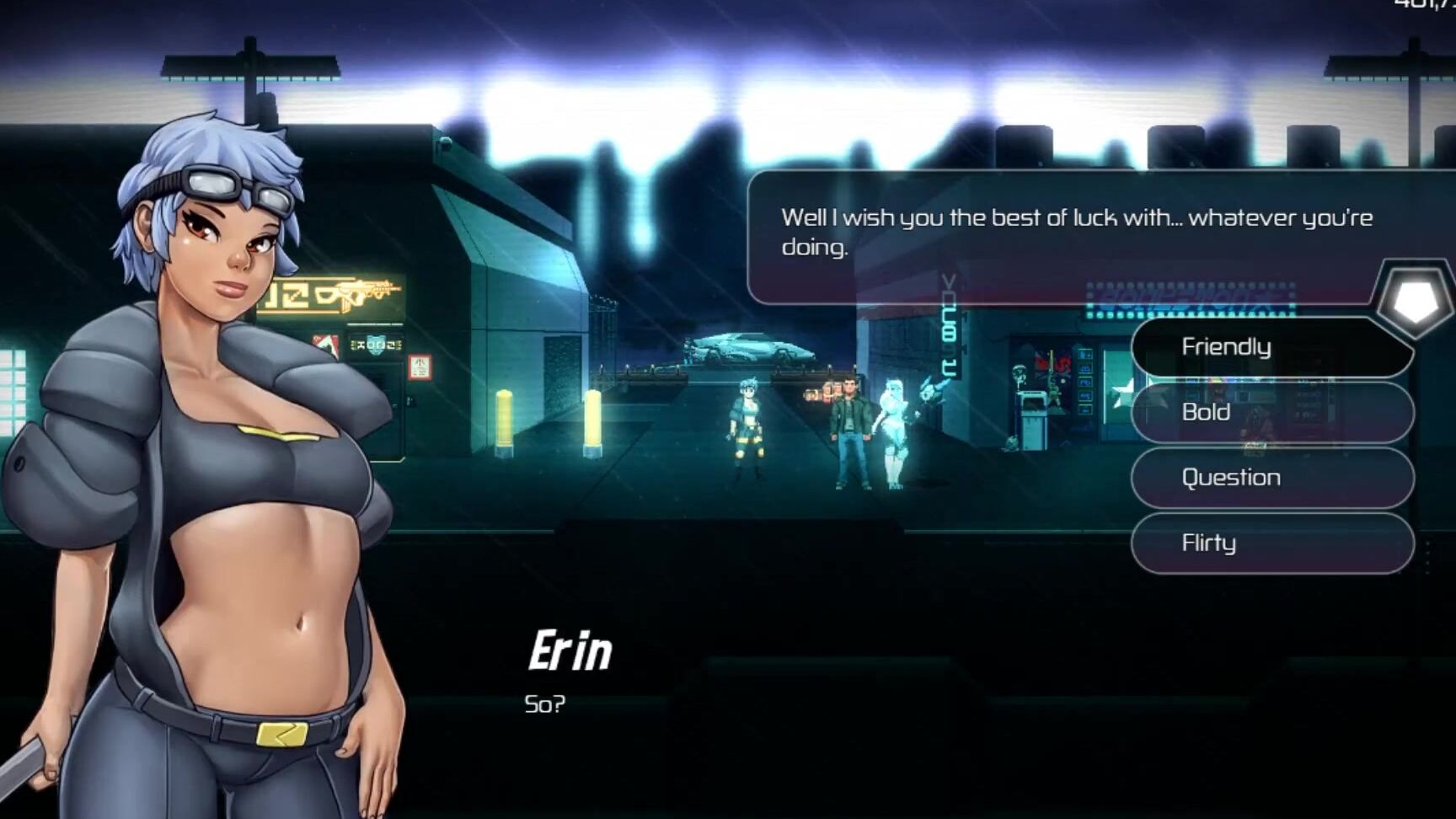Click the white pentagon dialogue icon
The height and width of the screenshot is (819, 1456).
[x=1416, y=299]
